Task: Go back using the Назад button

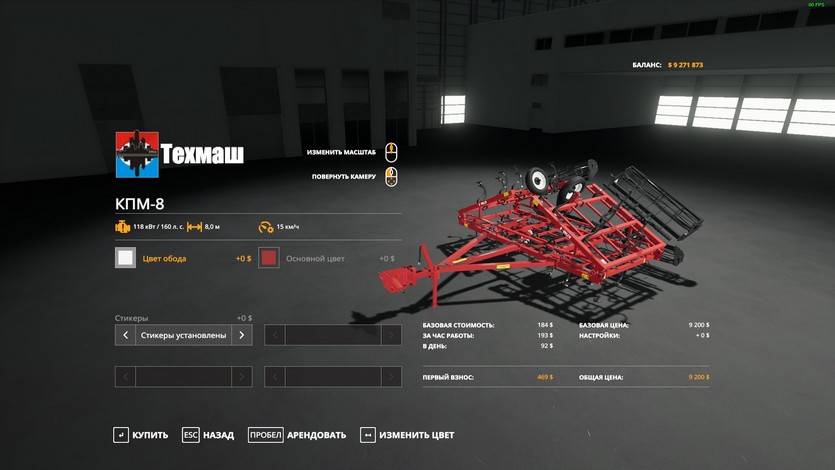Action: tap(209, 435)
